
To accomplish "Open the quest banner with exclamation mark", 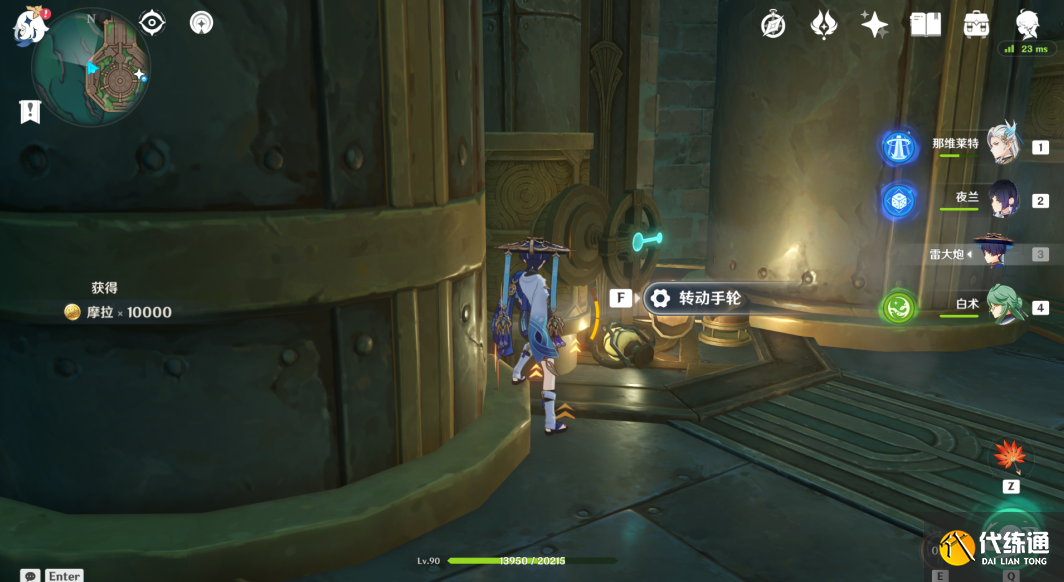I will point(30,112).
